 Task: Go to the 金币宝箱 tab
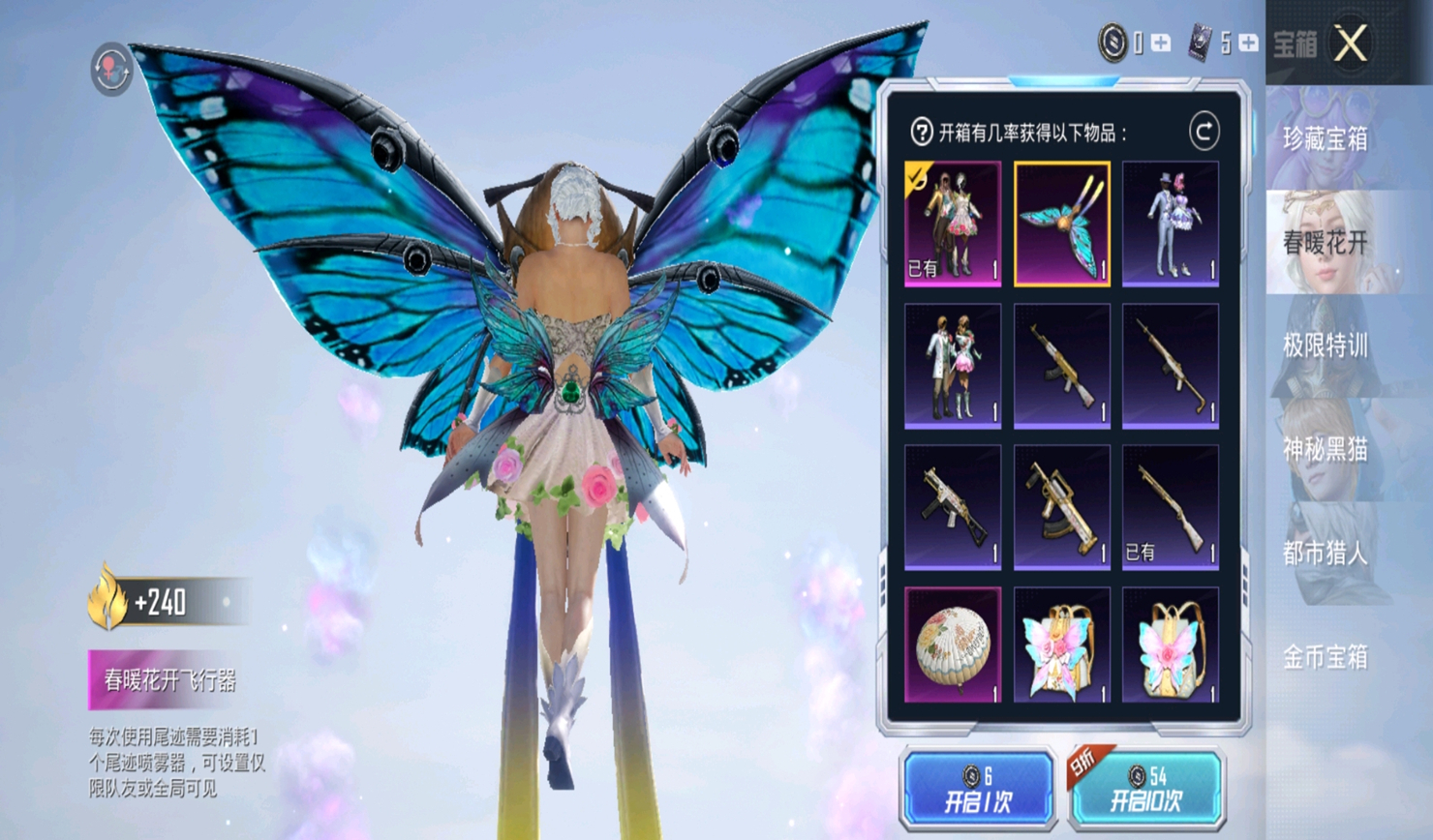point(1326,658)
